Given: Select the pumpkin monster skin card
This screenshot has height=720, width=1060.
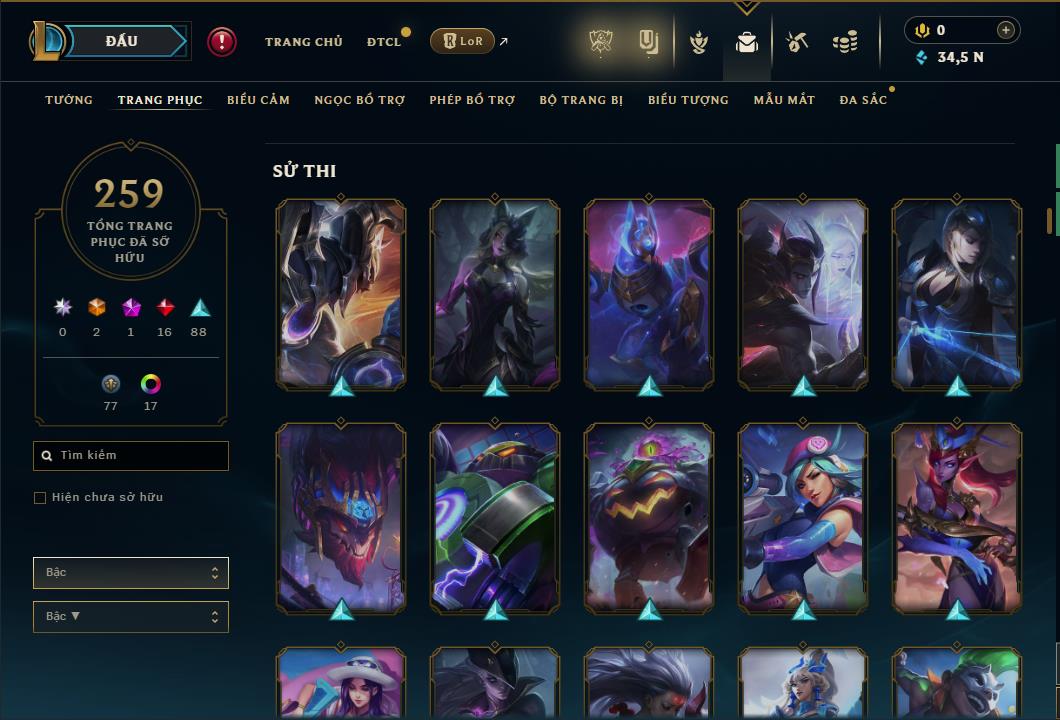Looking at the screenshot, I should coord(649,517).
